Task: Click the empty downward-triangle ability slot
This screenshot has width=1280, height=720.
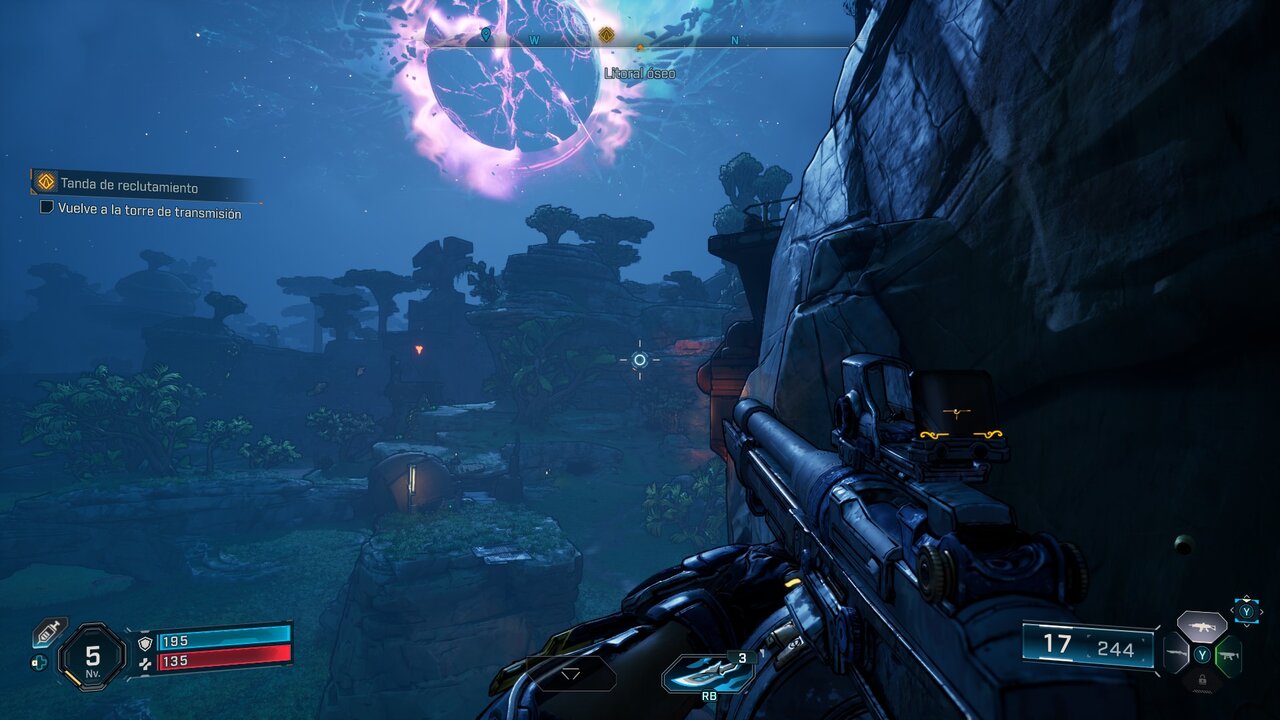Action: pos(571,674)
